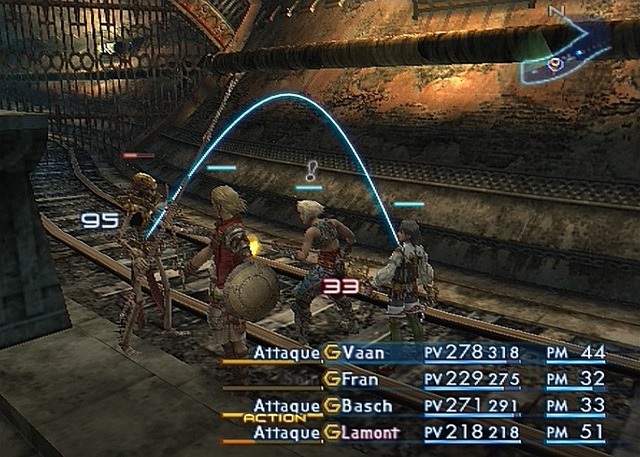Image resolution: width=640 pixels, height=457 pixels.
Task: Pick Lamont's party row
Action: coord(370,433)
